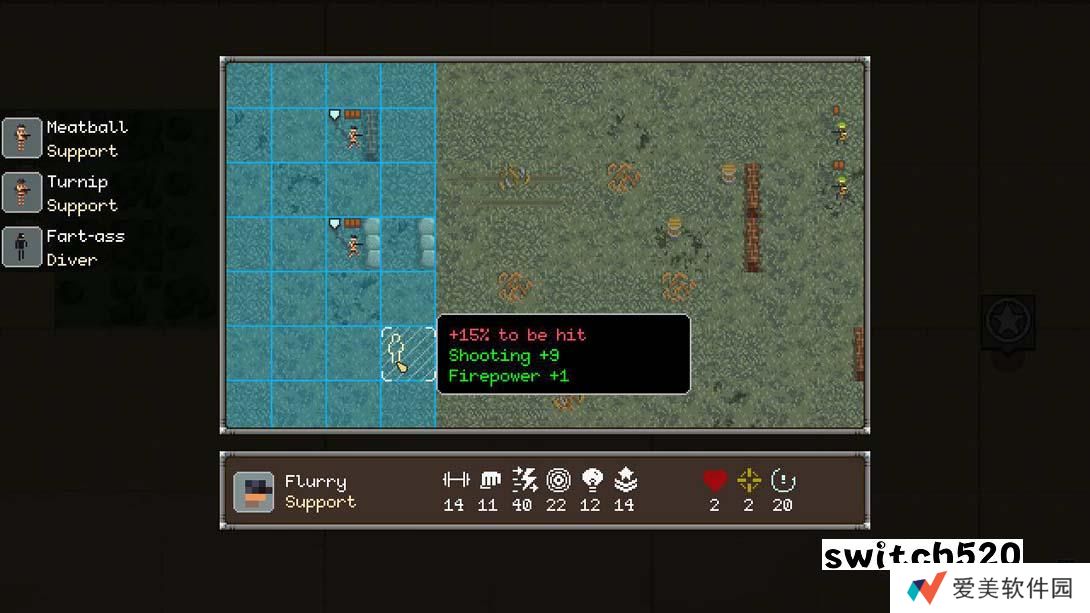This screenshot has width=1090, height=613.
Task: Place unit on the highlighted deployment tile
Action: coord(408,354)
